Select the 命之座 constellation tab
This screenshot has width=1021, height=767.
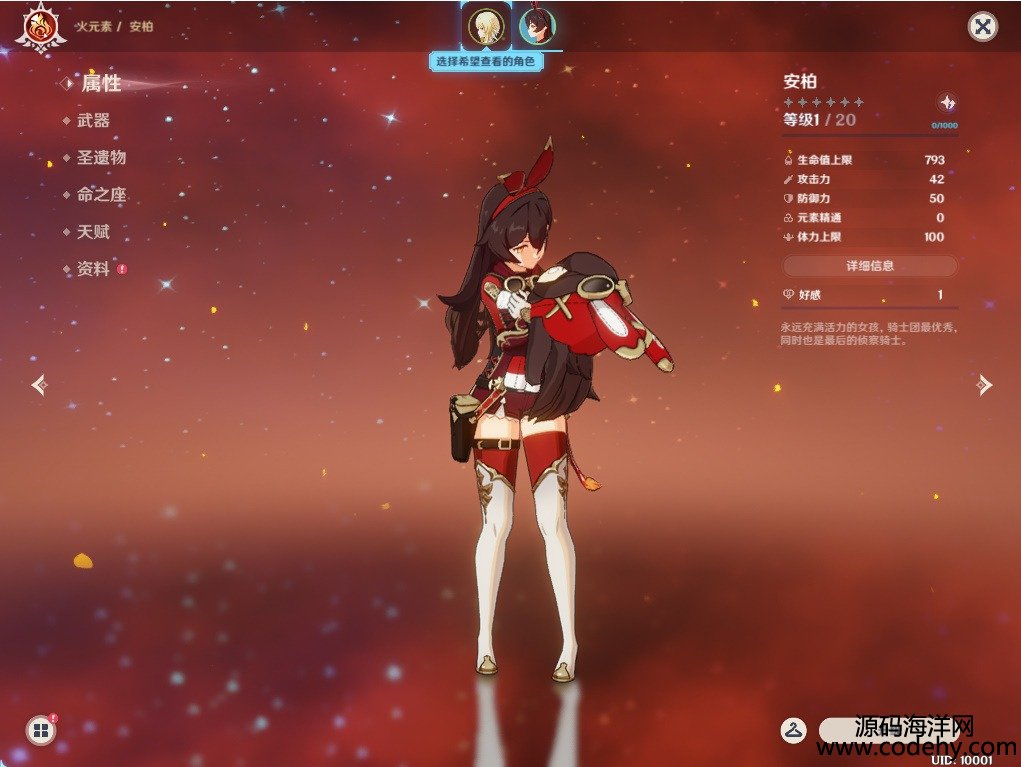[101, 195]
